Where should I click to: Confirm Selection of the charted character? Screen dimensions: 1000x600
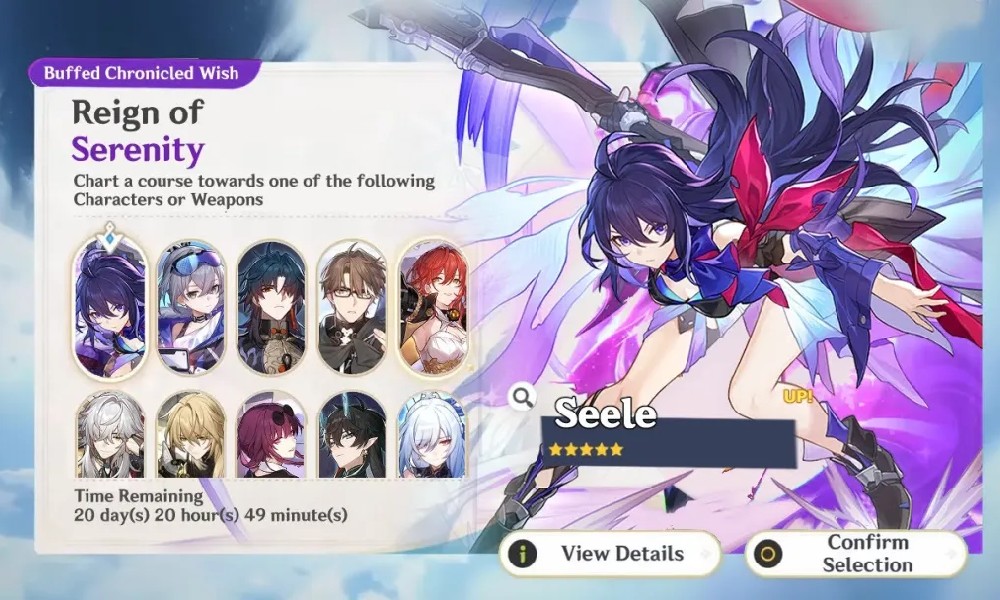coord(856,553)
